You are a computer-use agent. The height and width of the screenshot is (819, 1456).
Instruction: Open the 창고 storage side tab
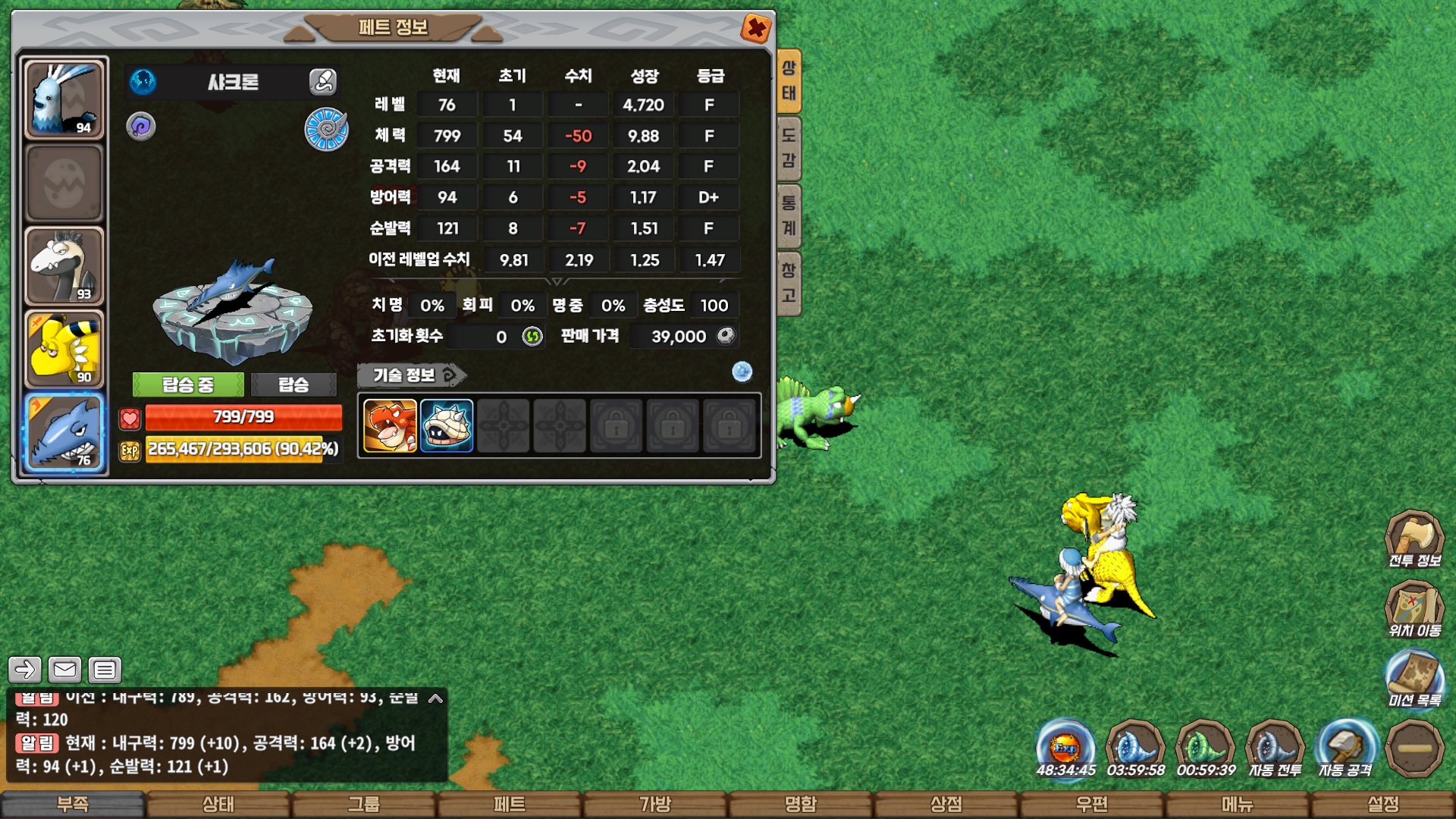[x=789, y=282]
